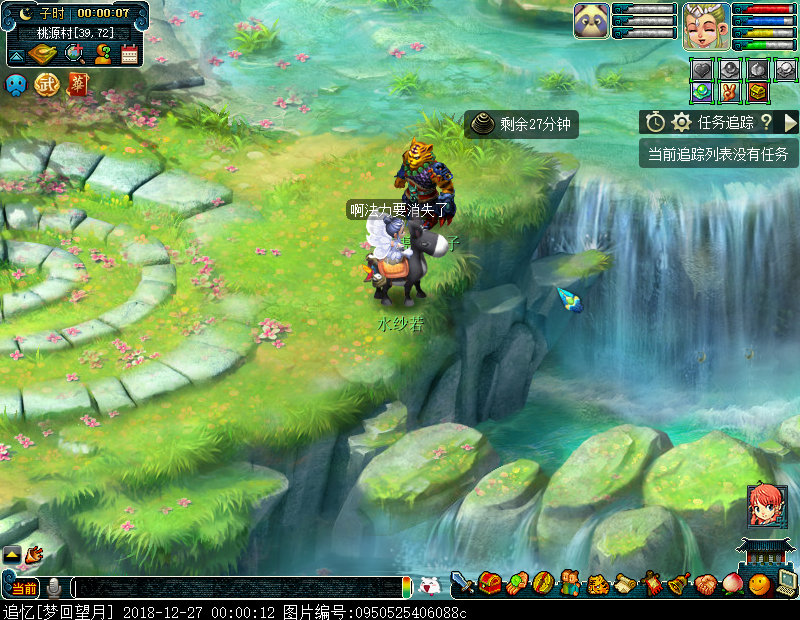Open the red 華 scroll icon
800x620 pixels.
pos(77,84)
